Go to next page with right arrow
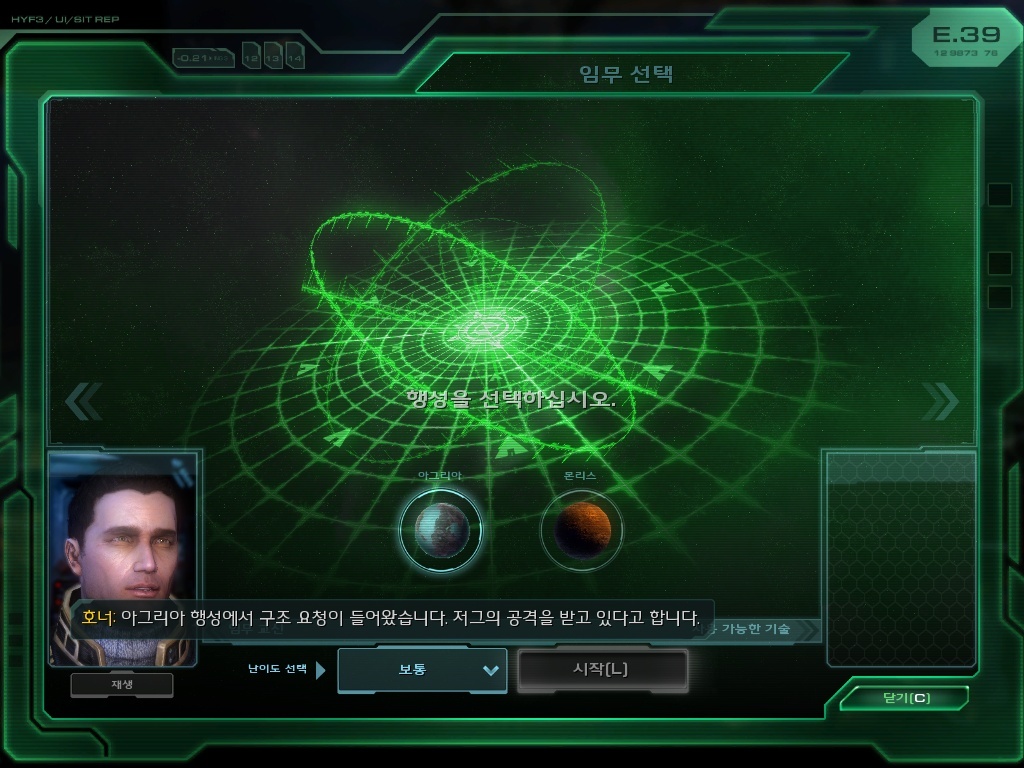Screen dimensions: 1024x768 tap(939, 402)
